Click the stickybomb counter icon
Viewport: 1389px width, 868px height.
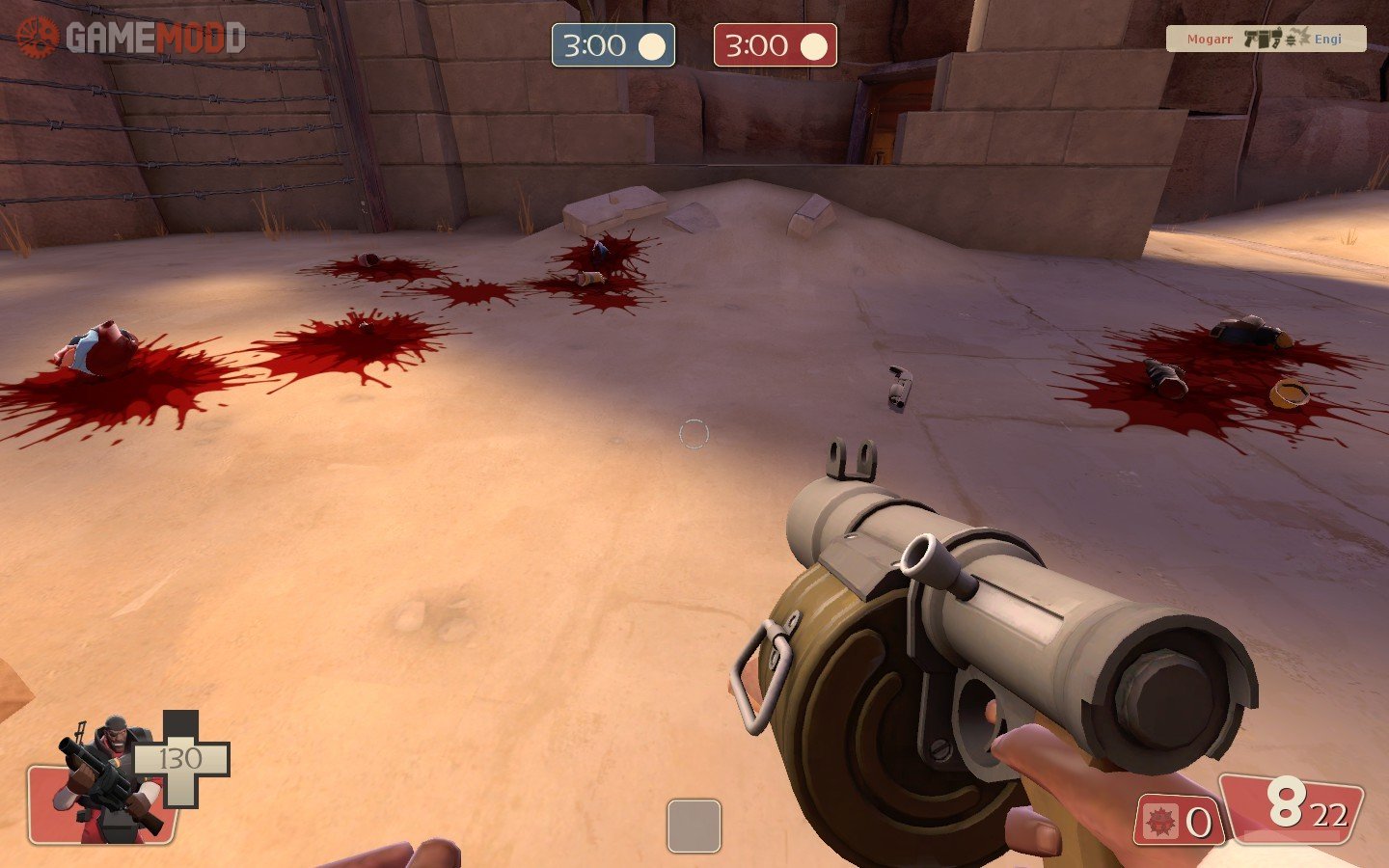(x=1160, y=822)
